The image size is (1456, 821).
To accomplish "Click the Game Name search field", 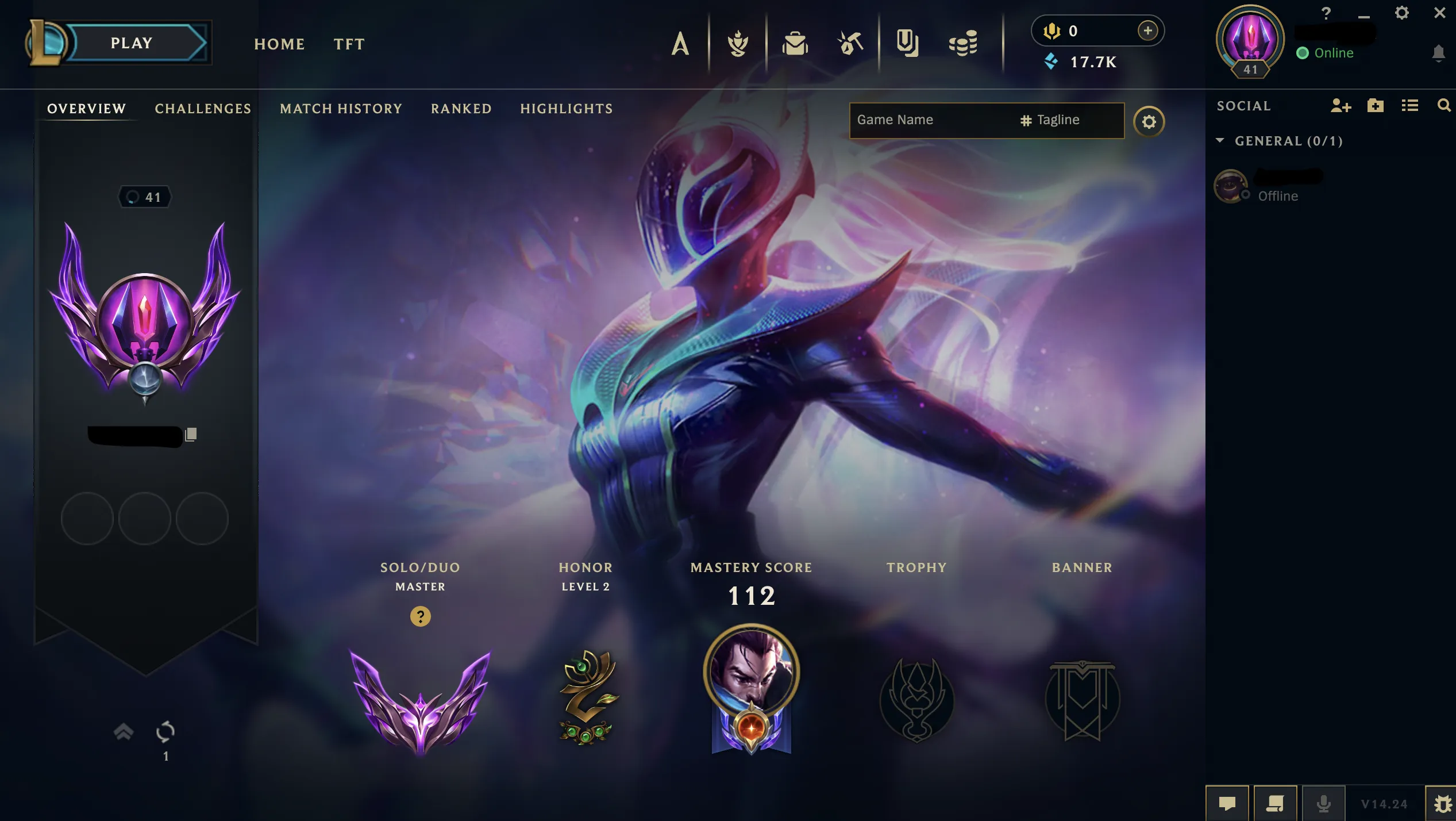I will coord(919,120).
